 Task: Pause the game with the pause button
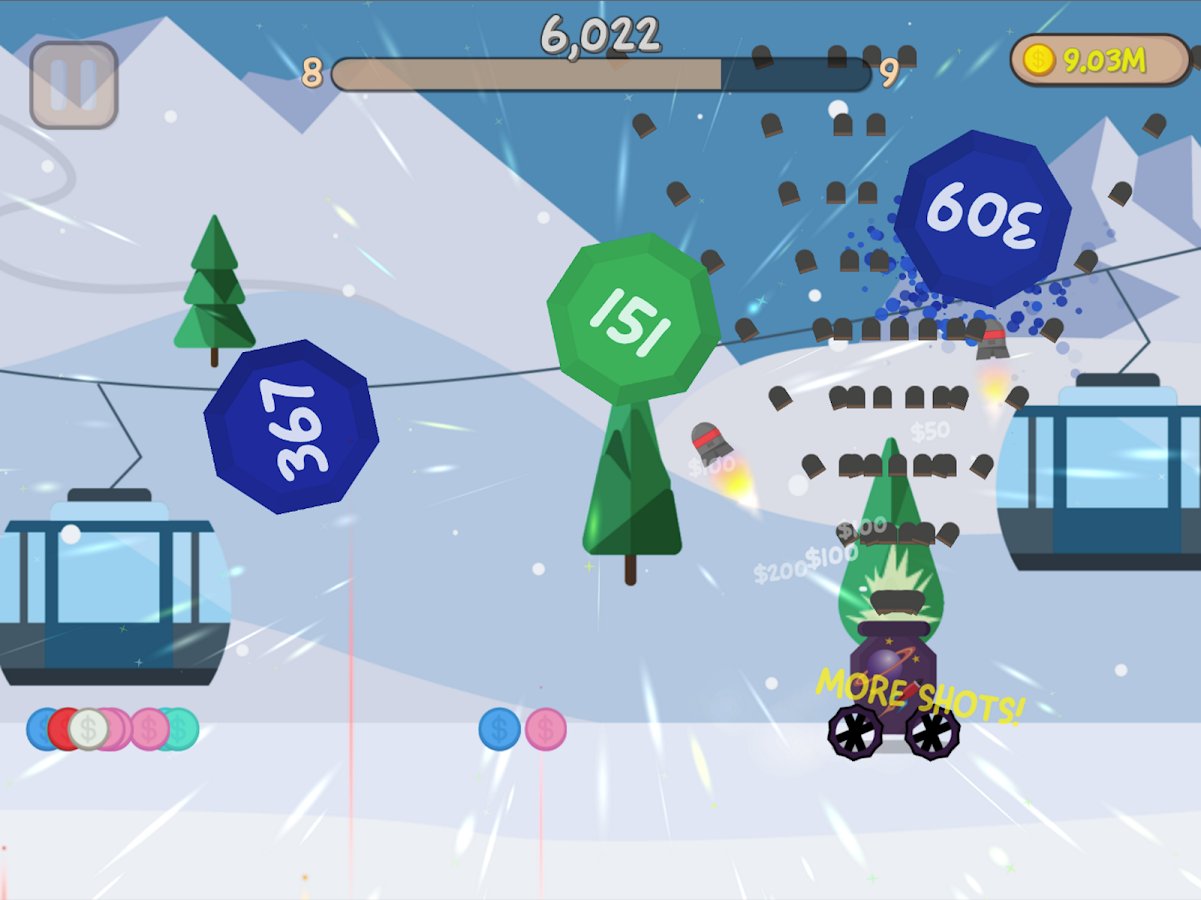pos(74,85)
